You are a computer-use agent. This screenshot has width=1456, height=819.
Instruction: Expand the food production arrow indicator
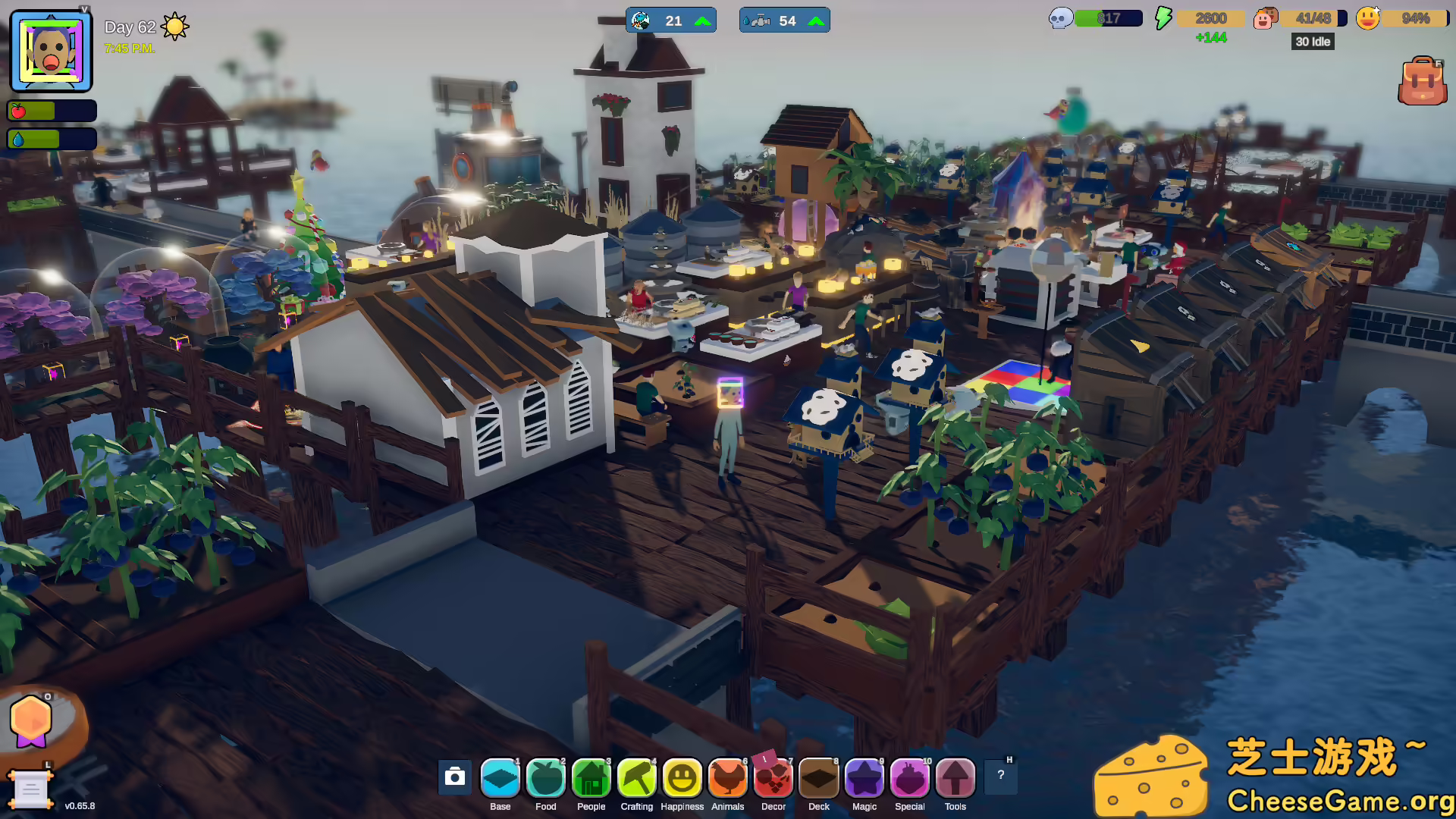coord(701,20)
